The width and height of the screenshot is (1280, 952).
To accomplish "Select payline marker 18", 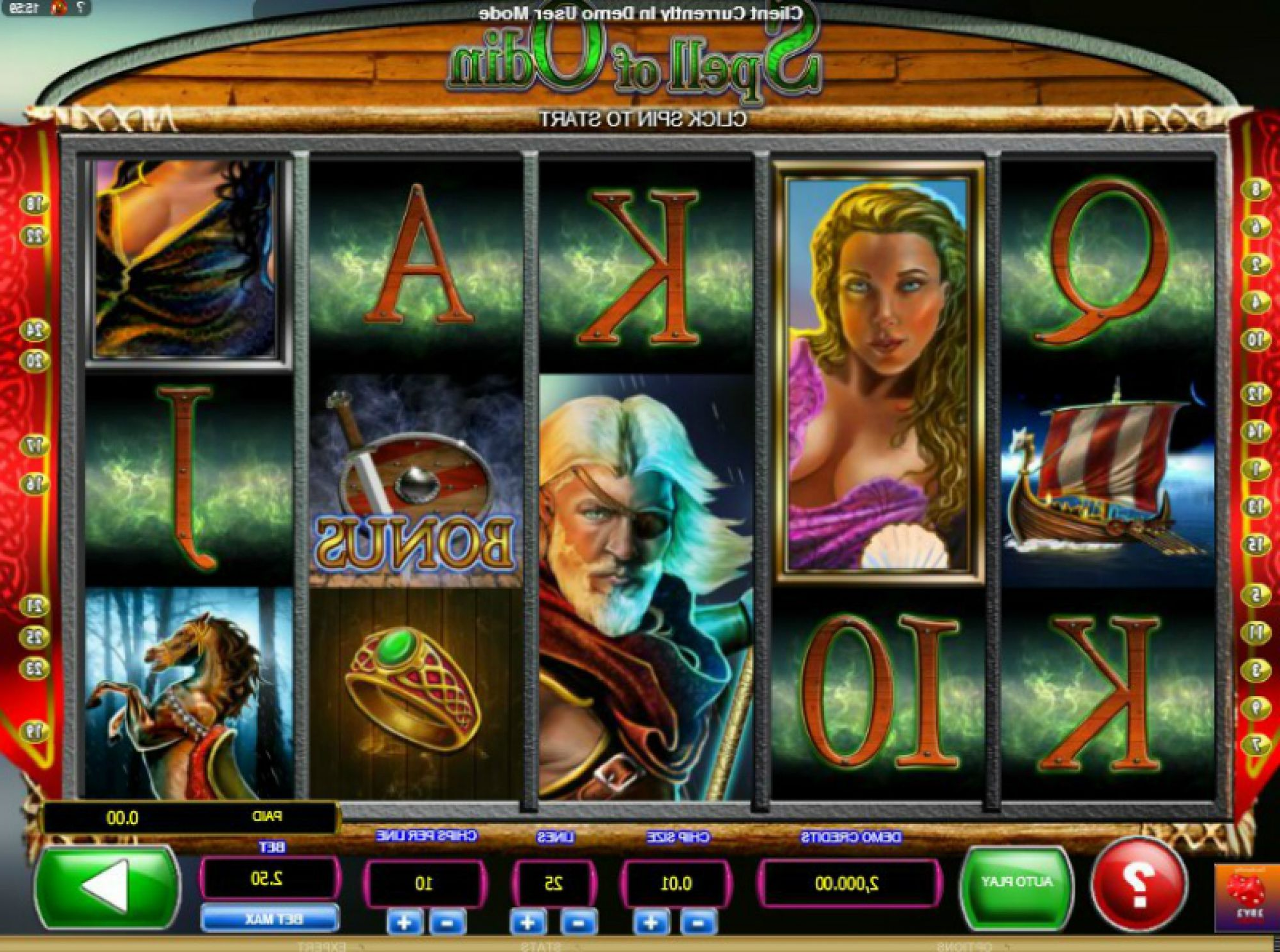I will pos(35,205).
